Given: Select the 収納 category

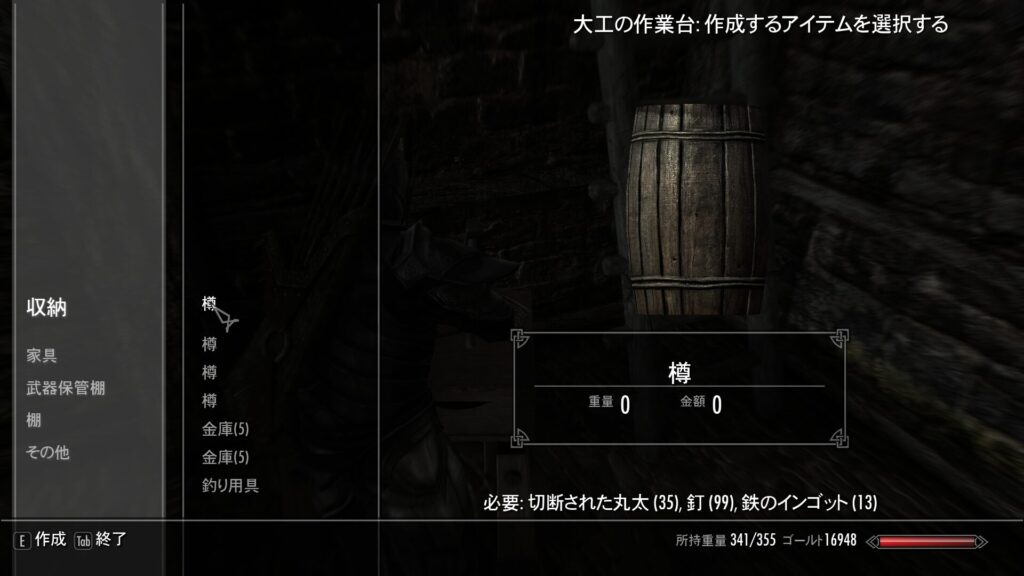Looking at the screenshot, I should click(x=46, y=308).
